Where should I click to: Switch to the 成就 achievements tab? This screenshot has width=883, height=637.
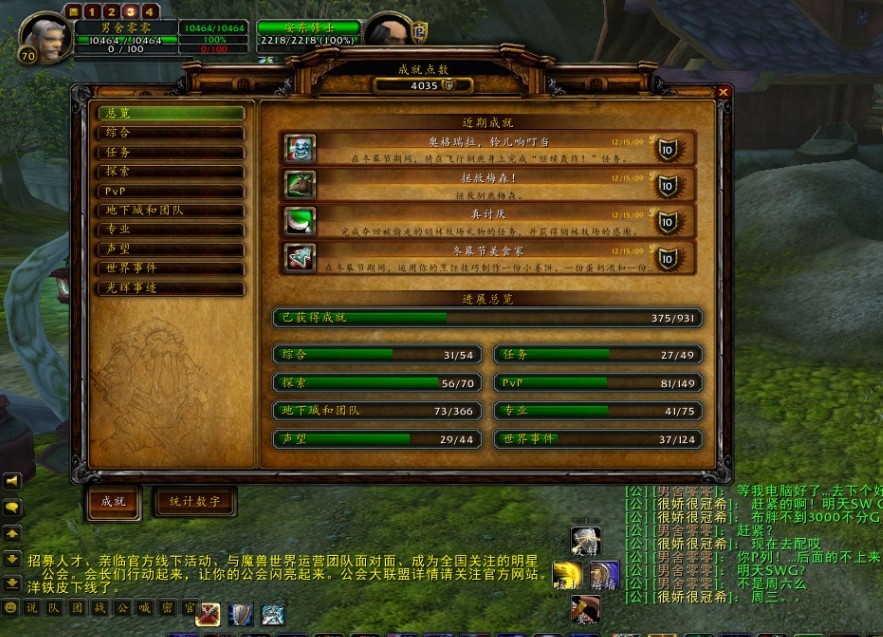[112, 501]
